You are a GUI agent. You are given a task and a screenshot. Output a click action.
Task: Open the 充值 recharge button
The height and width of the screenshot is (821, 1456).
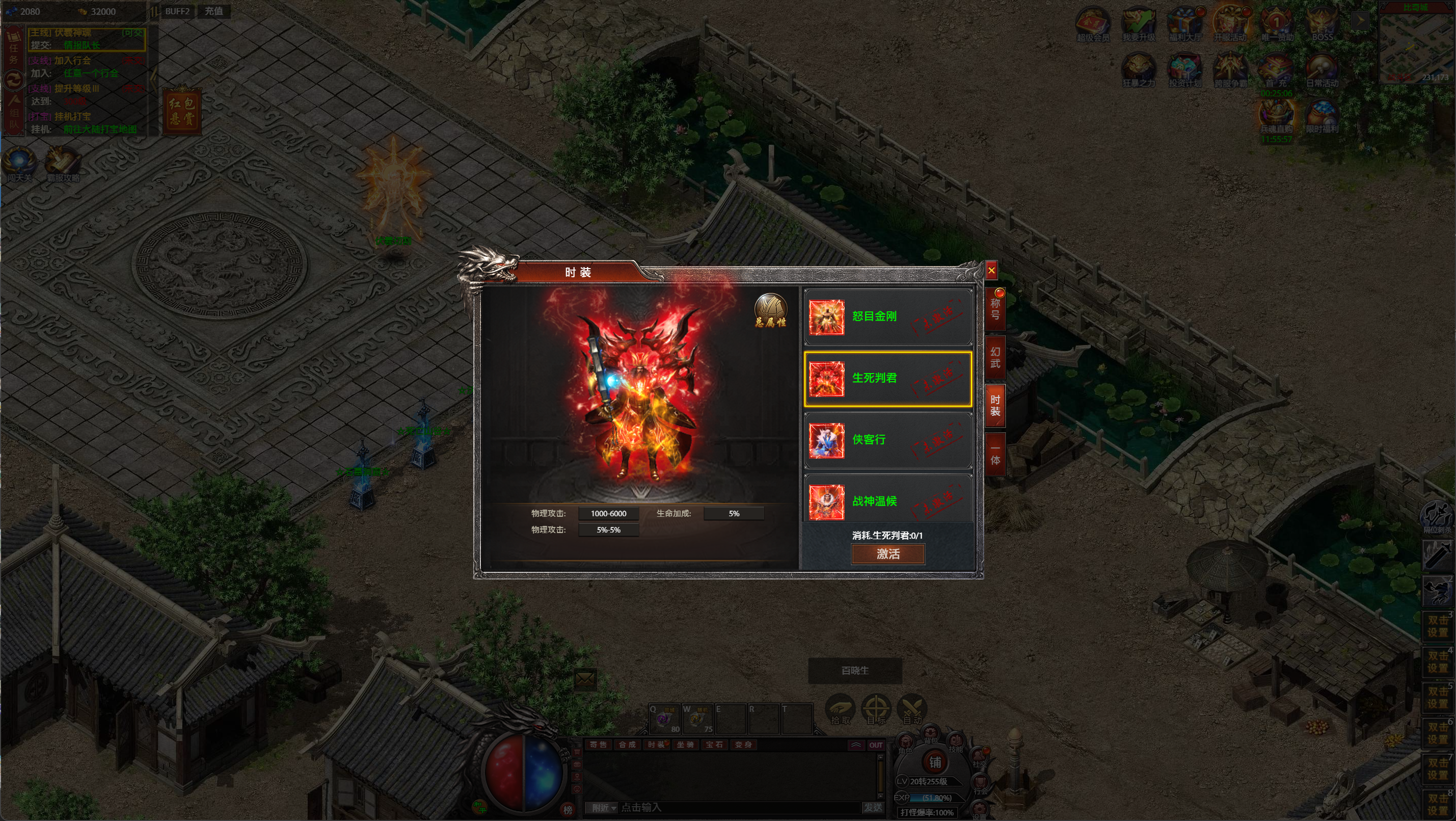213,11
